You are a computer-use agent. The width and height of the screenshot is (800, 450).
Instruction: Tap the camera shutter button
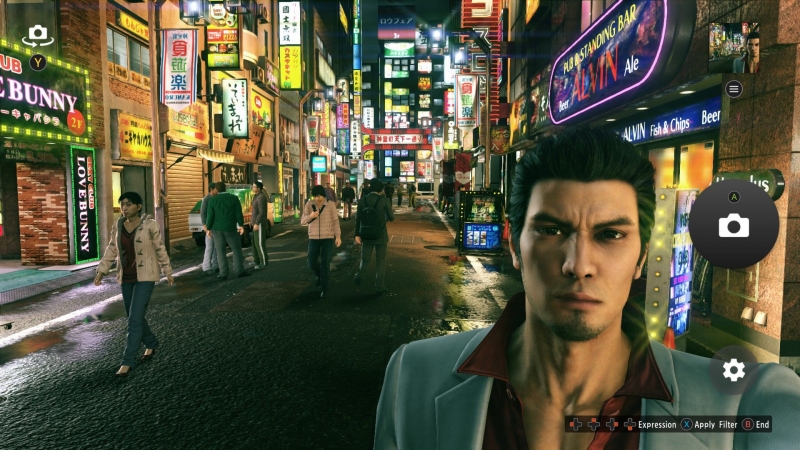[x=733, y=225]
